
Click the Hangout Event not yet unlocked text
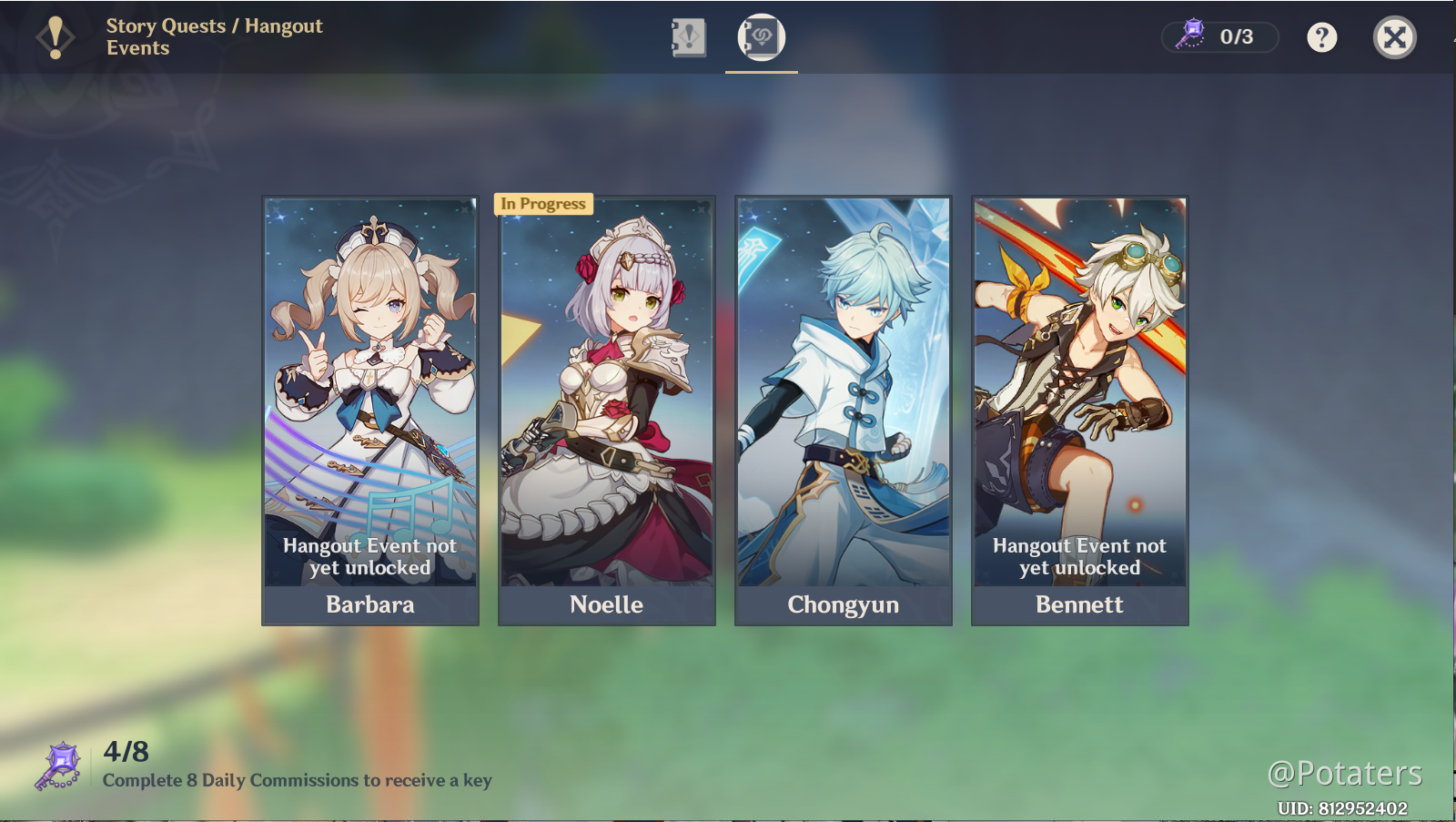tap(369, 556)
